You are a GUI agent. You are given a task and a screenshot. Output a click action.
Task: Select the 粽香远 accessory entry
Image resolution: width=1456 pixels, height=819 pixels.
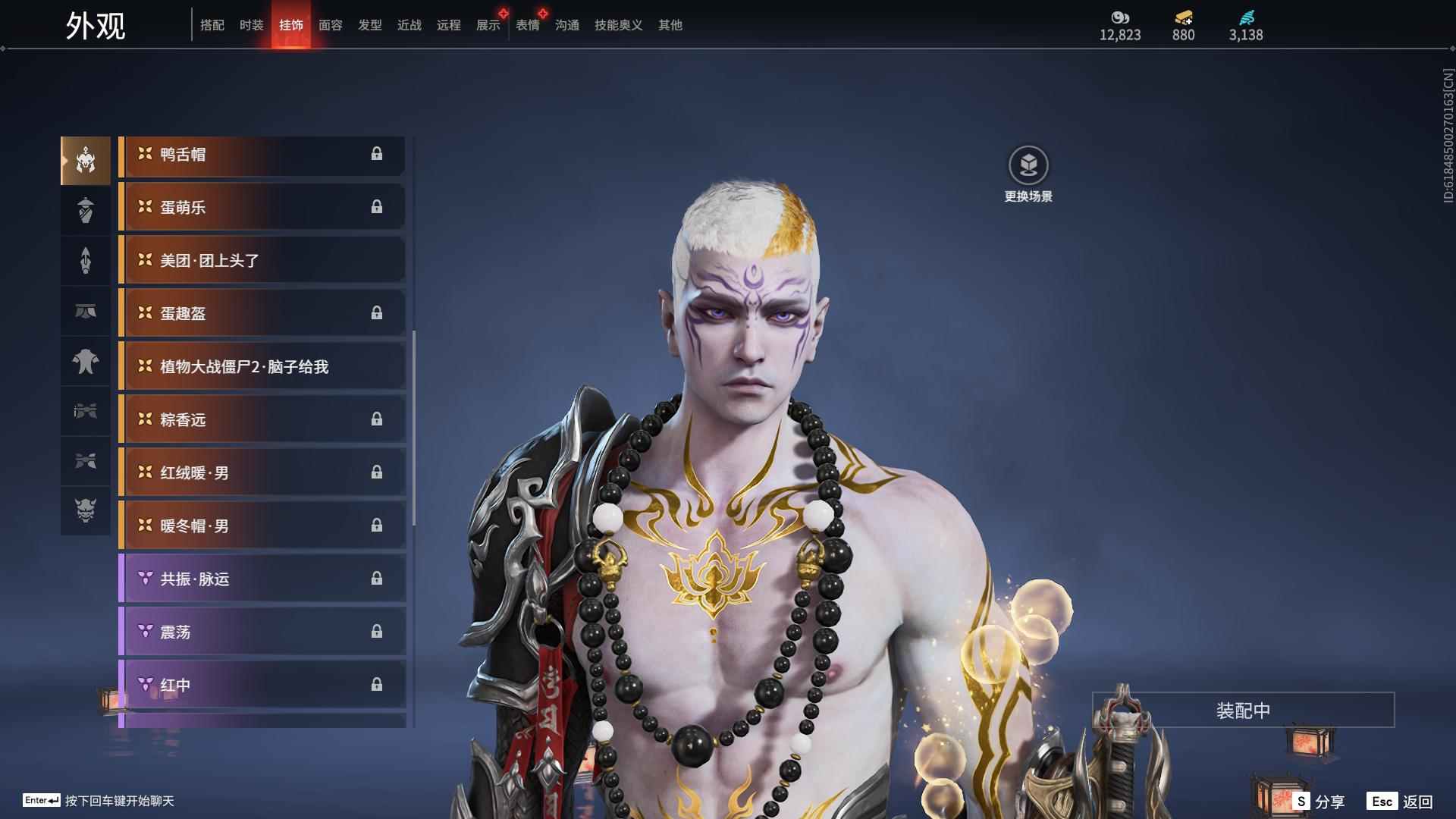(x=262, y=420)
